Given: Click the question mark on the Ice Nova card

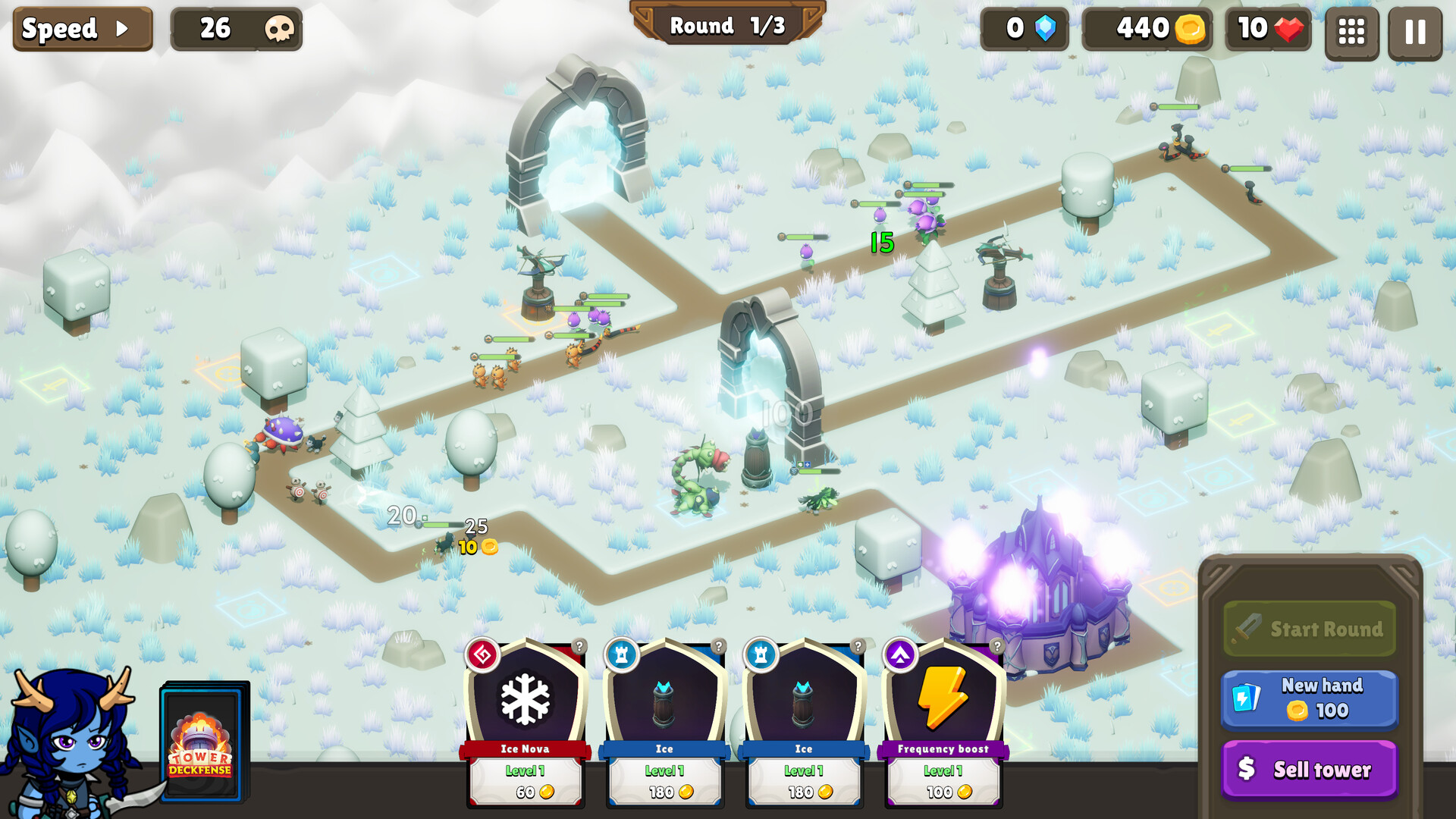Looking at the screenshot, I should pos(579,648).
